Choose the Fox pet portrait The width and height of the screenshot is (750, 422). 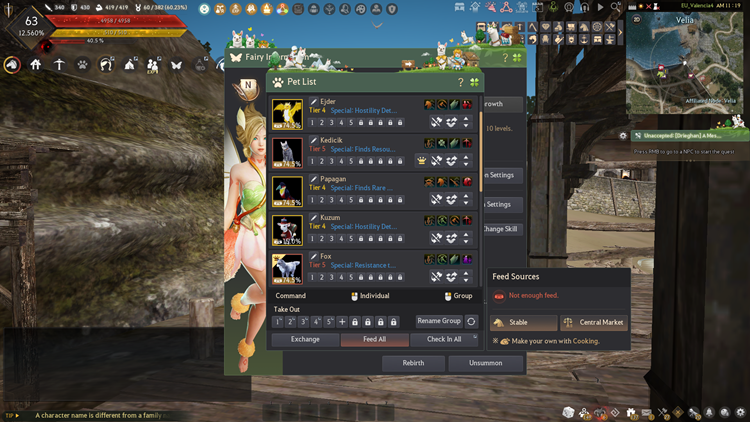click(x=287, y=266)
